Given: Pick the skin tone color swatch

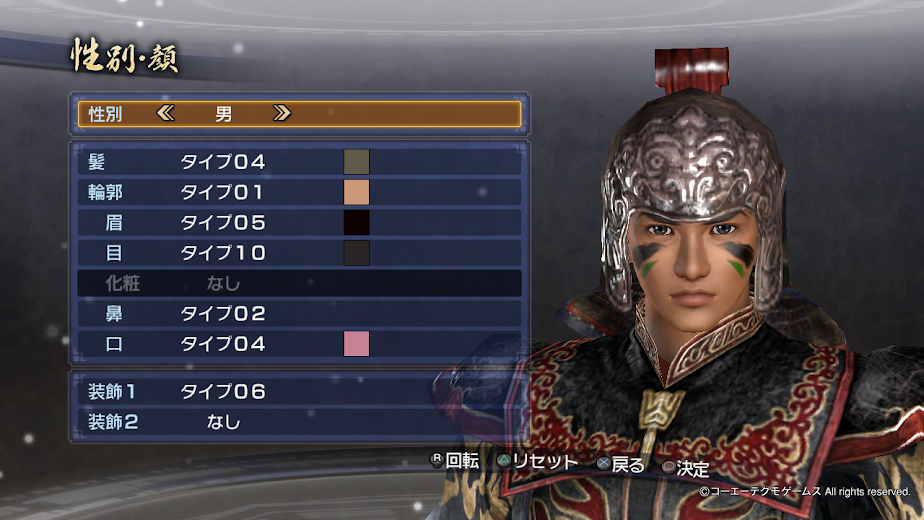Looking at the screenshot, I should (357, 192).
